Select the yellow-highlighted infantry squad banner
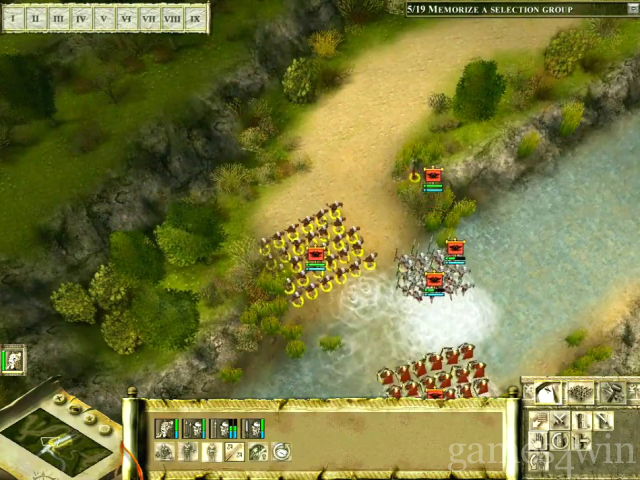Screen dimensions: 640x480 click(316, 255)
